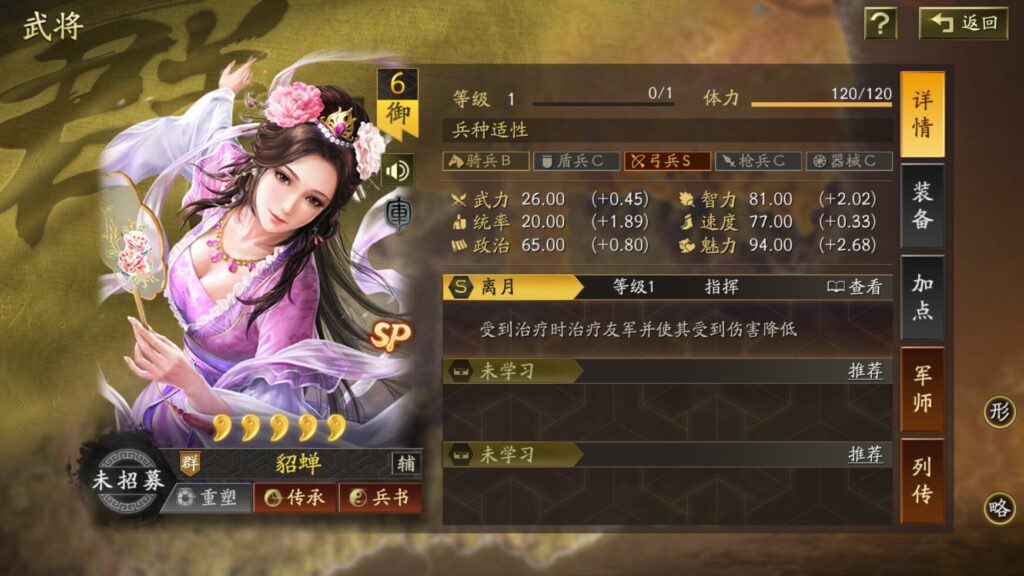View details of the 离月 skill via 查看
The width and height of the screenshot is (1024, 576).
(x=855, y=287)
